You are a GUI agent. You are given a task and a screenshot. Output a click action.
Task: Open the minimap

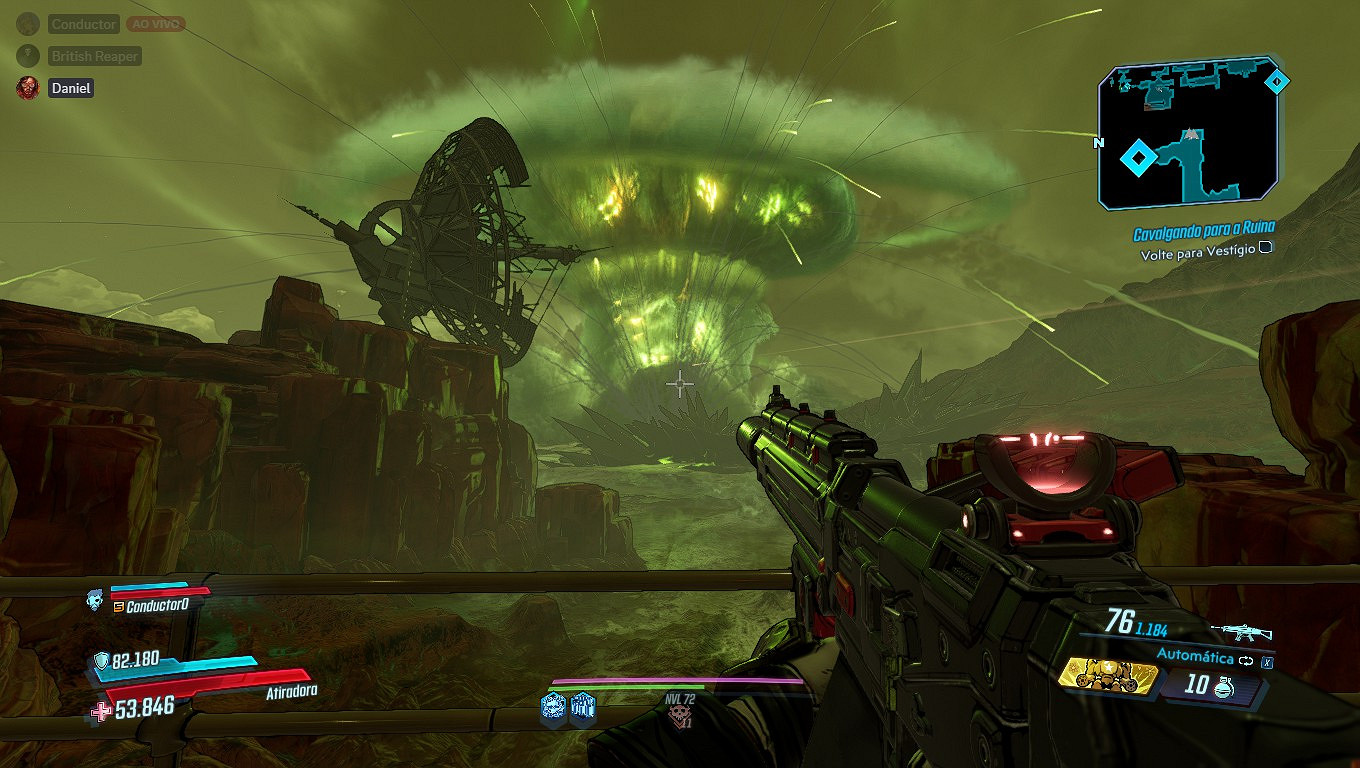(1189, 133)
